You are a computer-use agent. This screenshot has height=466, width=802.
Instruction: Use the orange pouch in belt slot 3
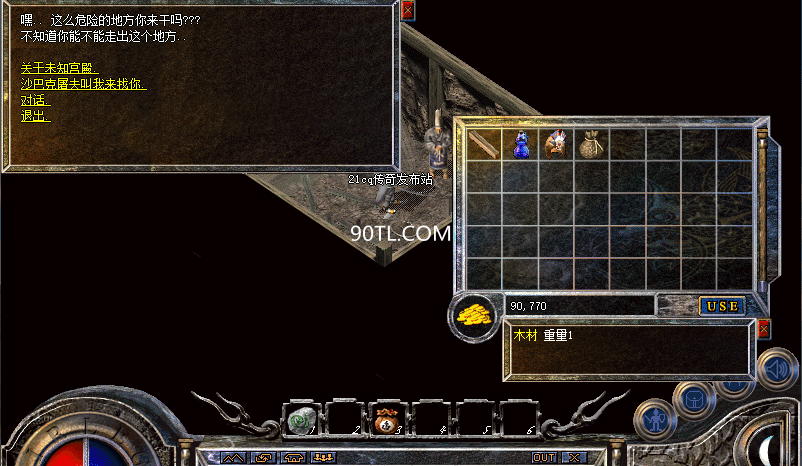[x=386, y=421]
